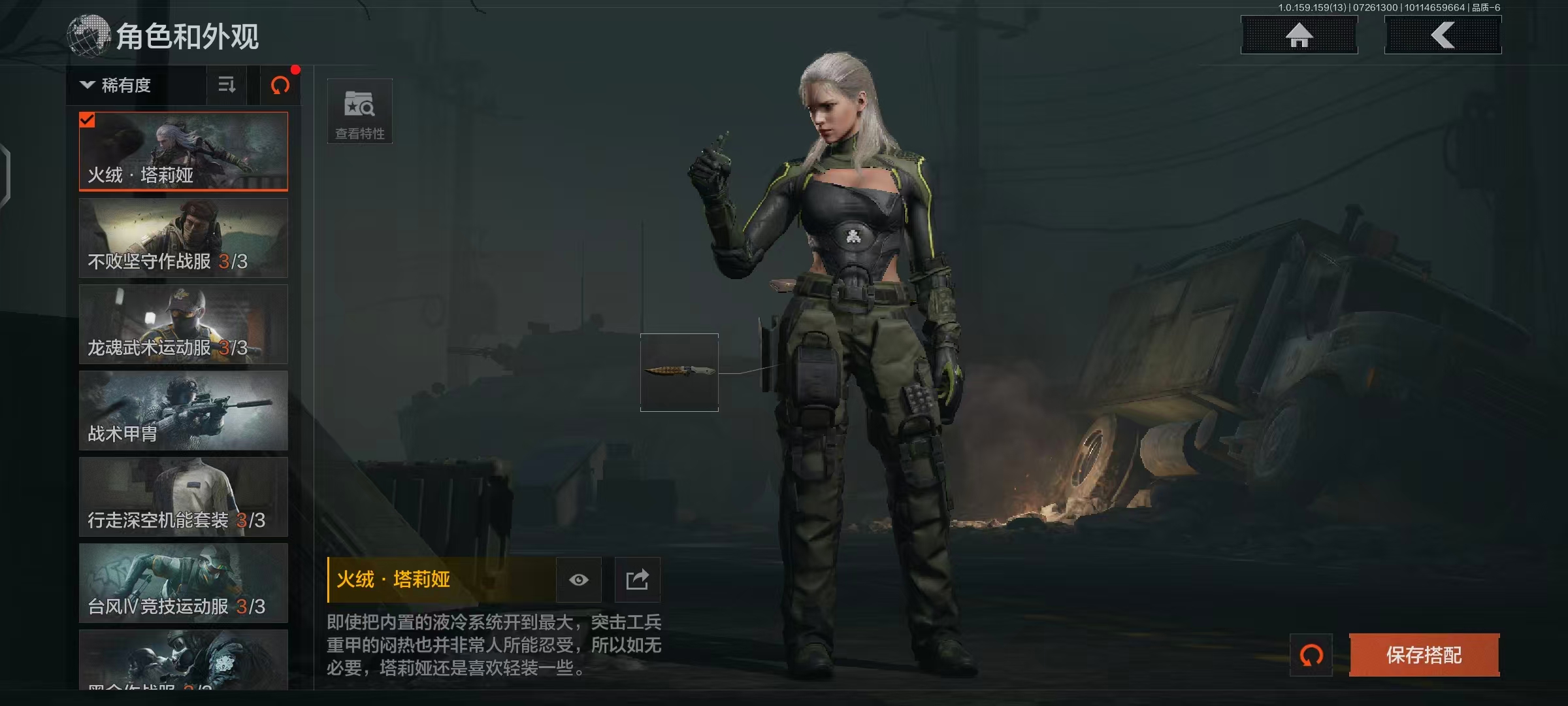Share the current outfit

coord(637,580)
